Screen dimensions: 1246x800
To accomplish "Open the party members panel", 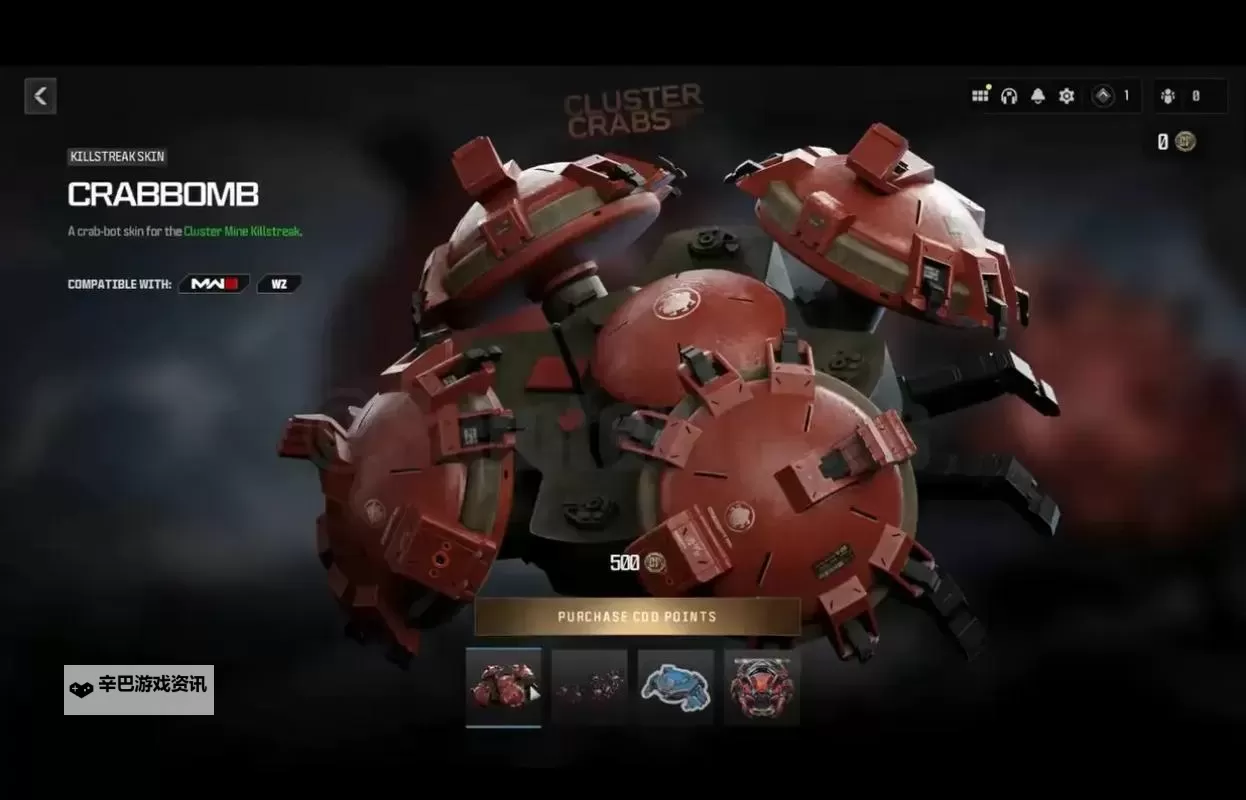I will 1168,96.
